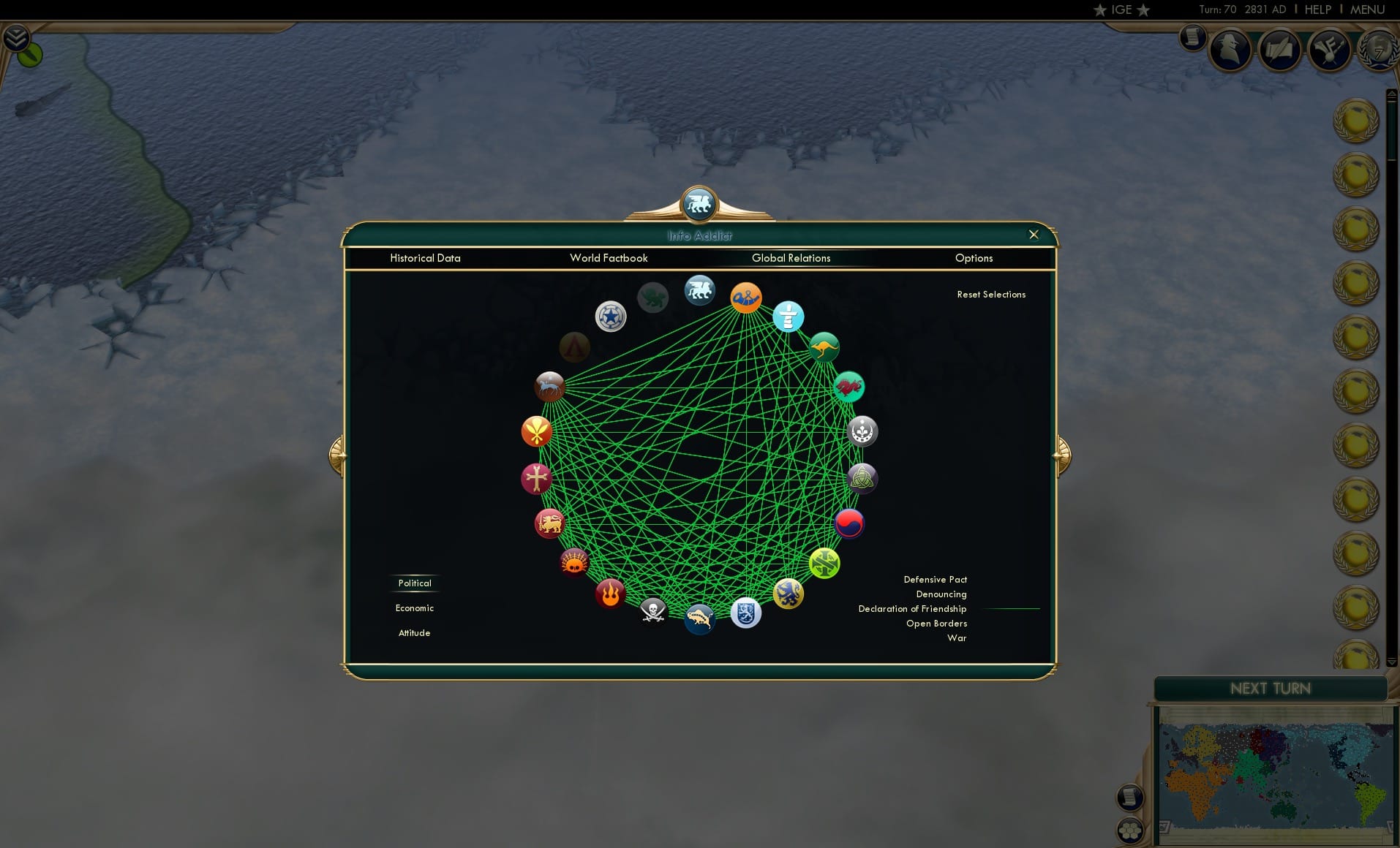Switch to the World Factbook tab
Image resolution: width=1400 pixels, height=848 pixels.
(x=609, y=258)
